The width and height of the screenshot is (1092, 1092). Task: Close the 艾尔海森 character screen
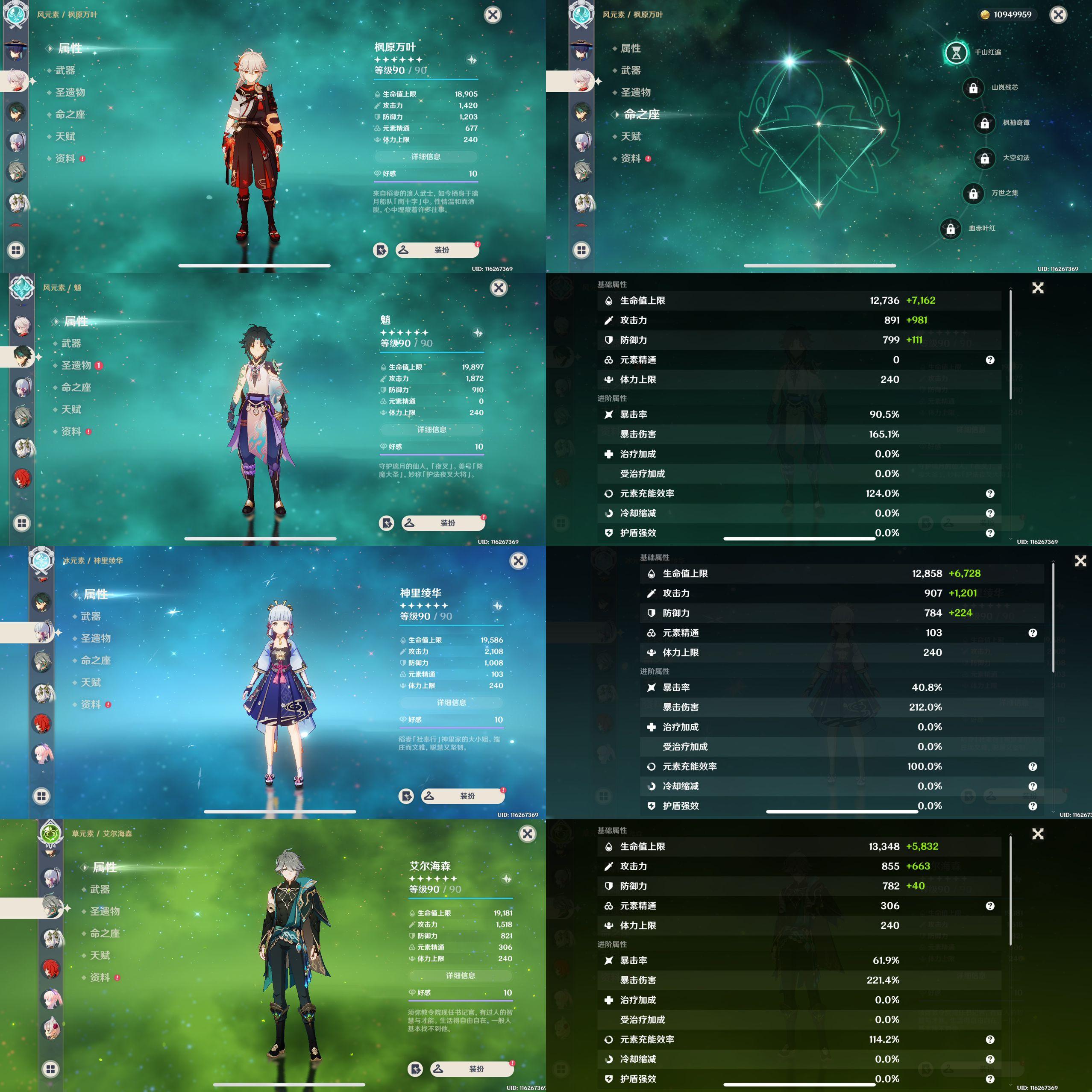coord(527,834)
